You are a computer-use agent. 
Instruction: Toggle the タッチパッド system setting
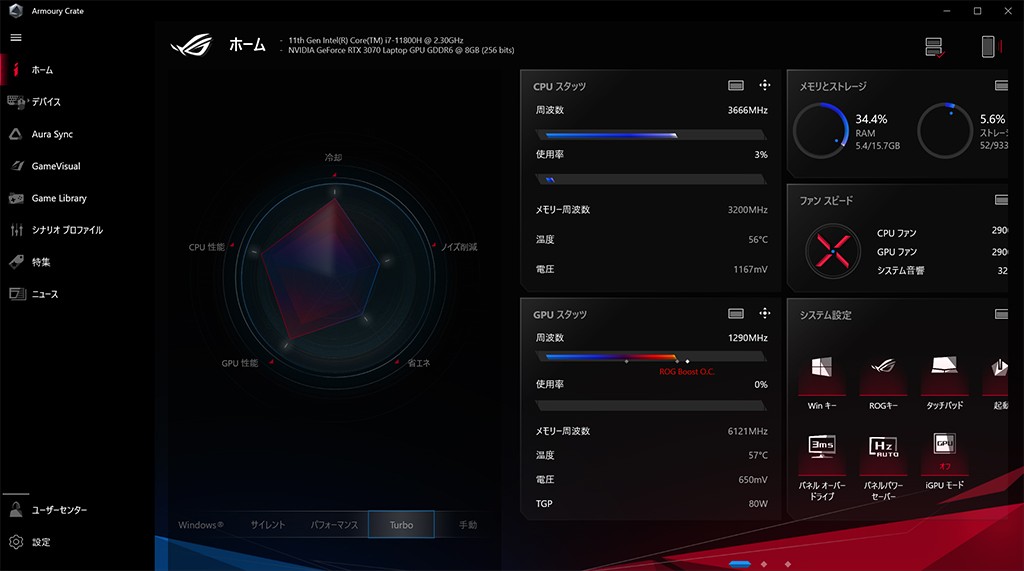click(946, 380)
